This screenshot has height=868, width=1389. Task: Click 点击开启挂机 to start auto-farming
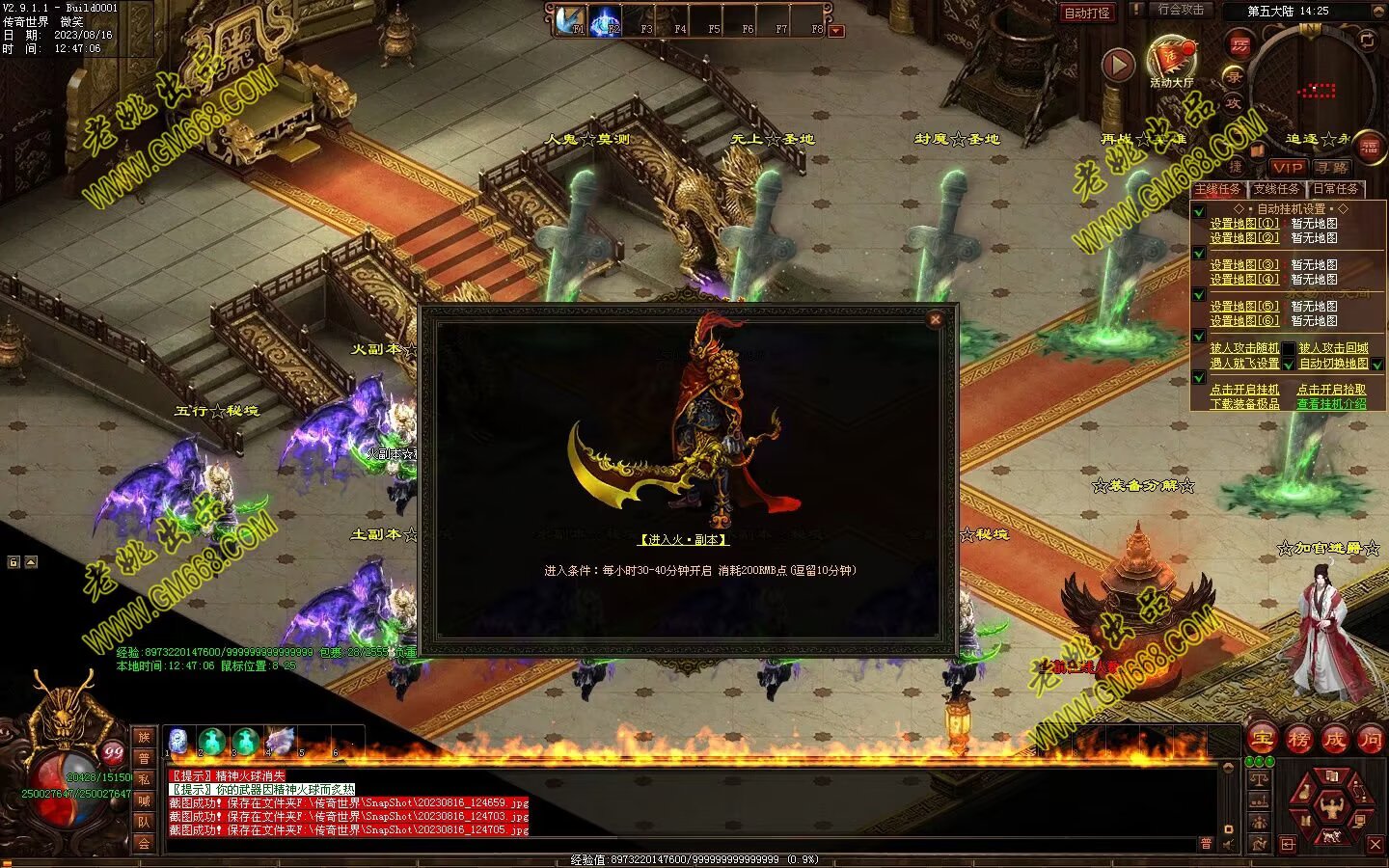[x=1244, y=390]
